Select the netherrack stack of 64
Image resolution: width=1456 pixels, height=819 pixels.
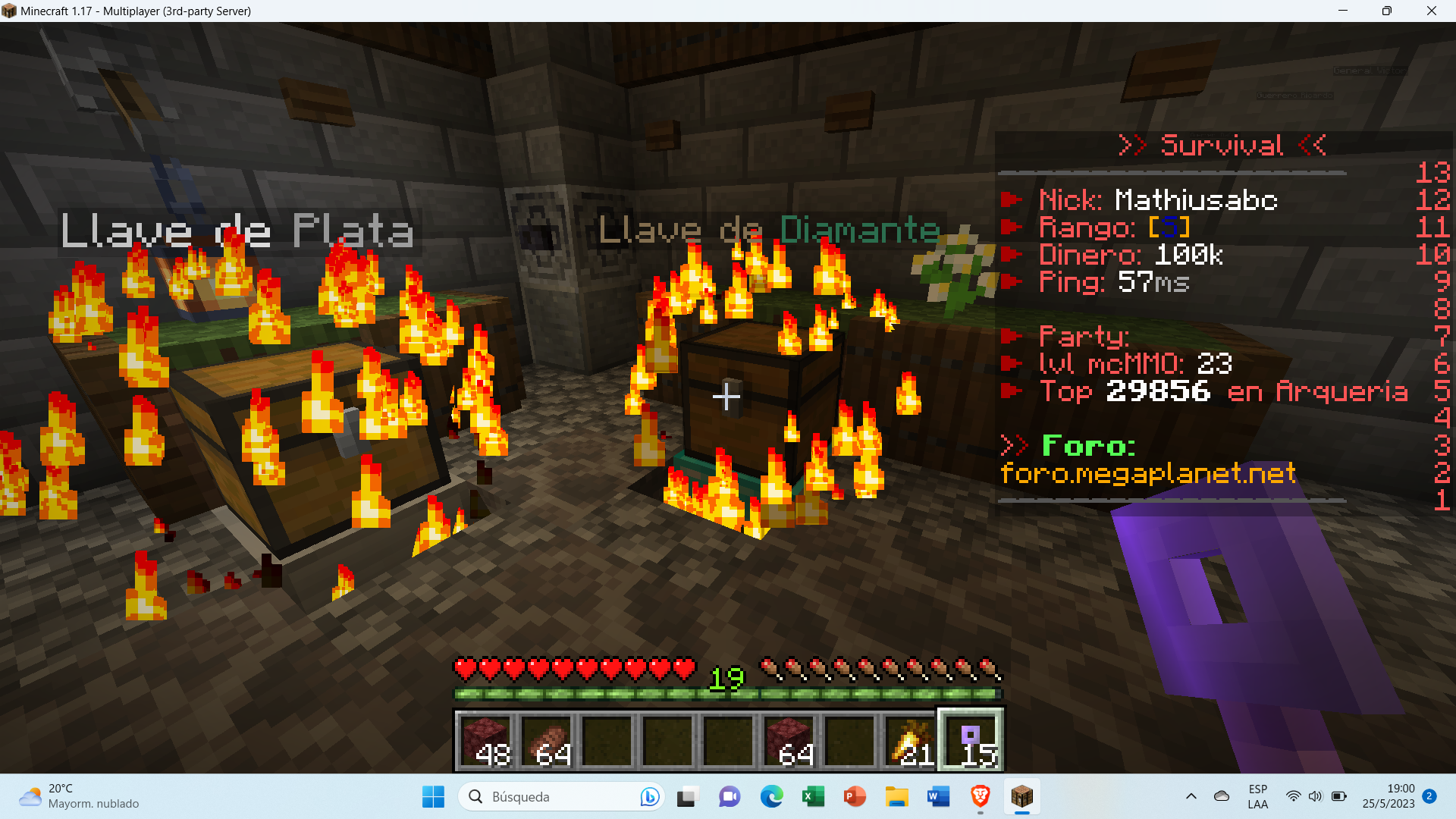click(x=789, y=740)
